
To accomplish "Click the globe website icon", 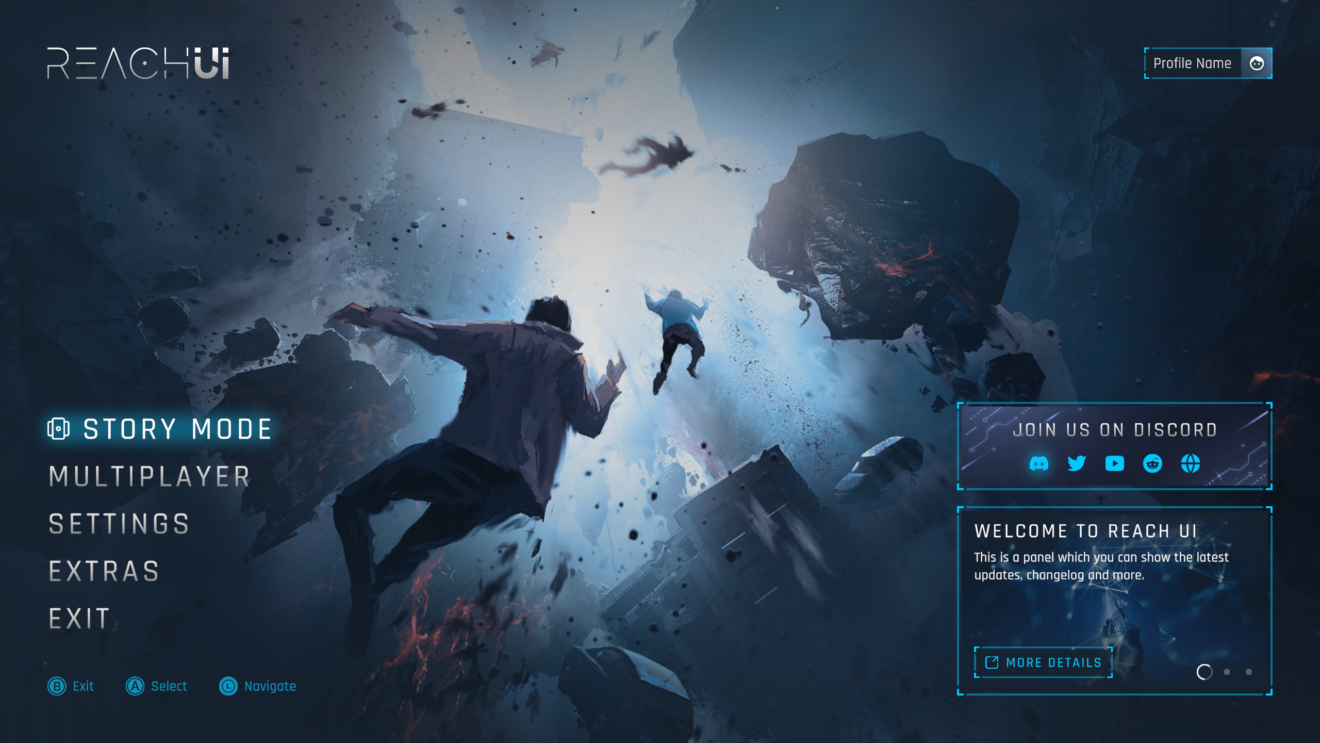I will tap(1190, 463).
